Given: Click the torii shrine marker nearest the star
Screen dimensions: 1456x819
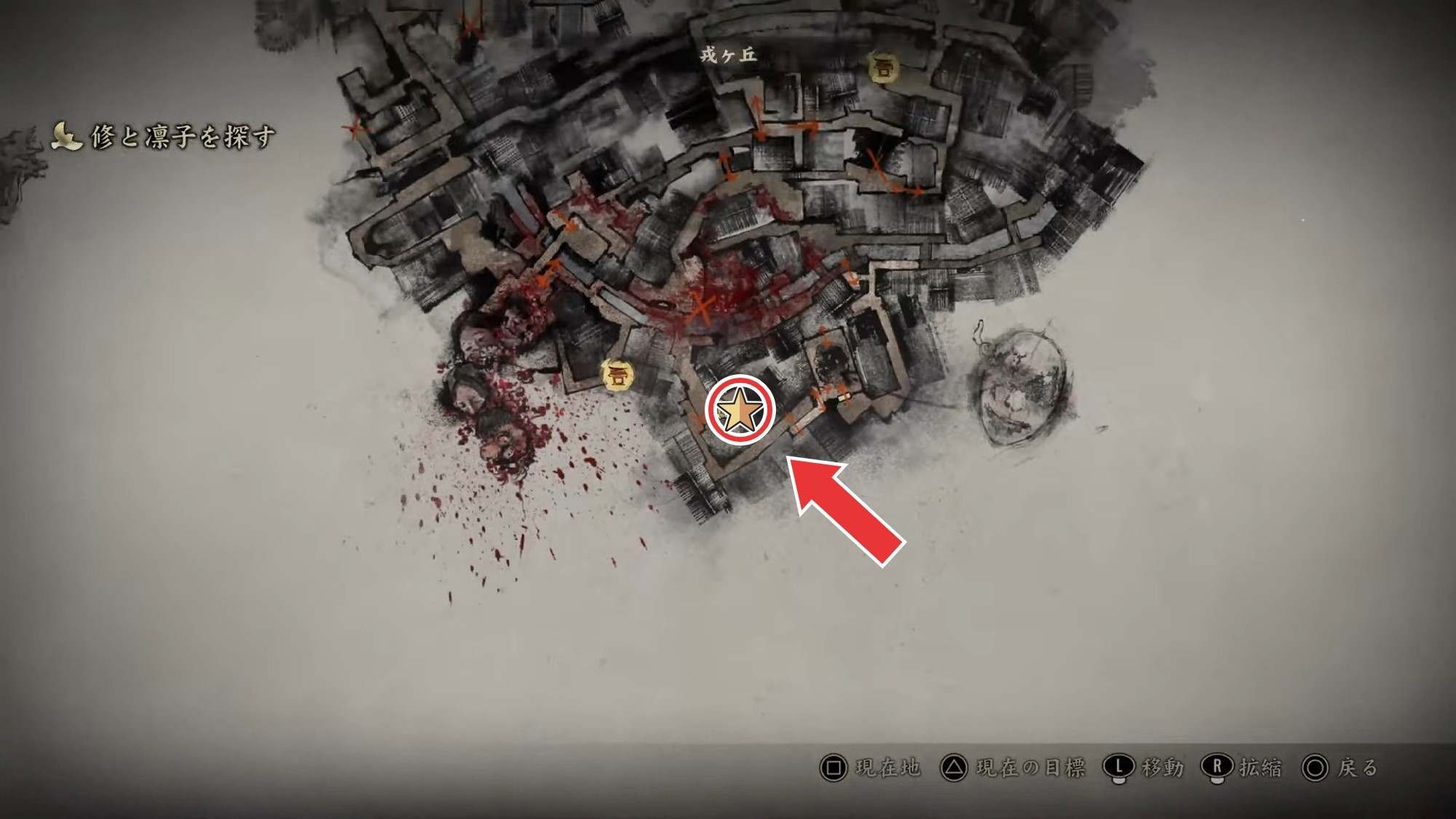Looking at the screenshot, I should [617, 376].
